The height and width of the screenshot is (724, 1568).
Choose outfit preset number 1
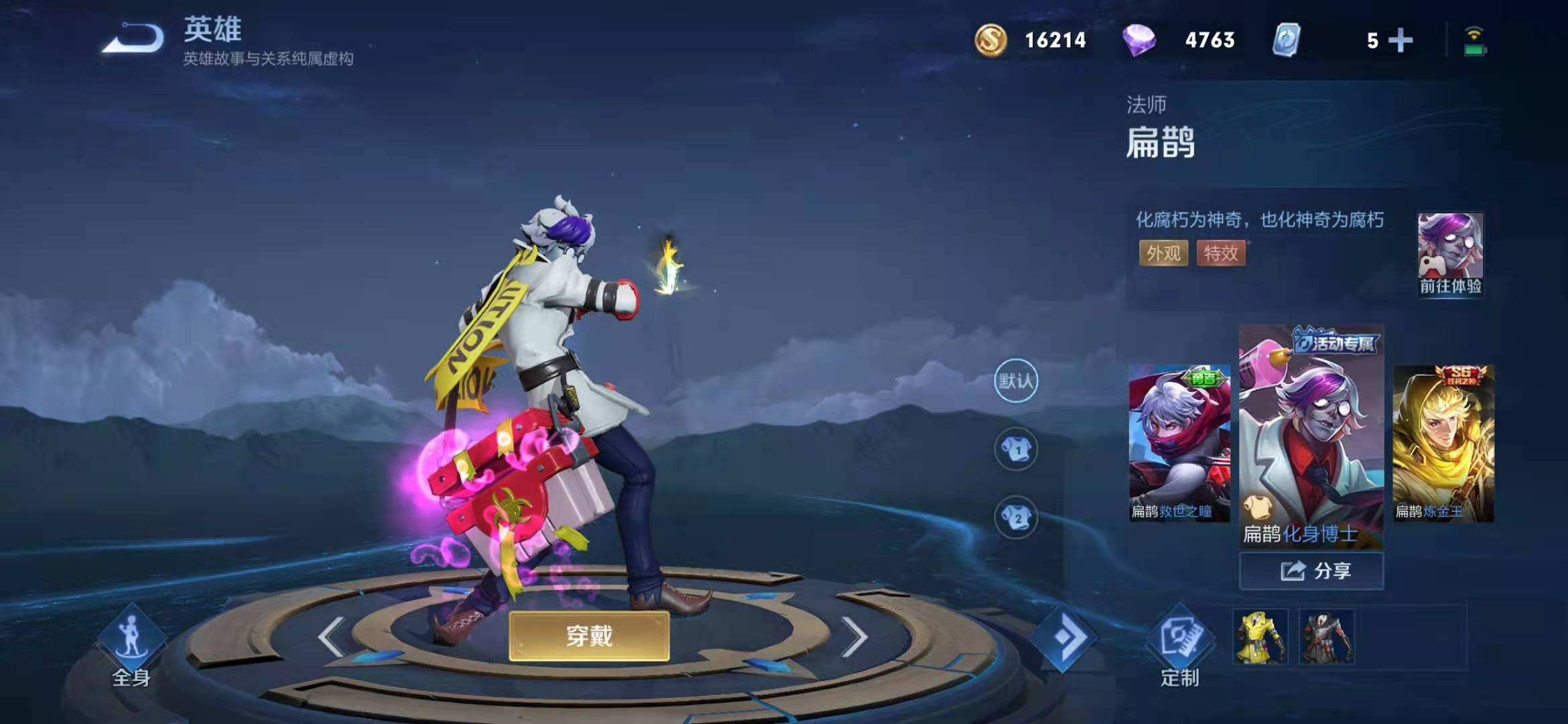(1016, 449)
